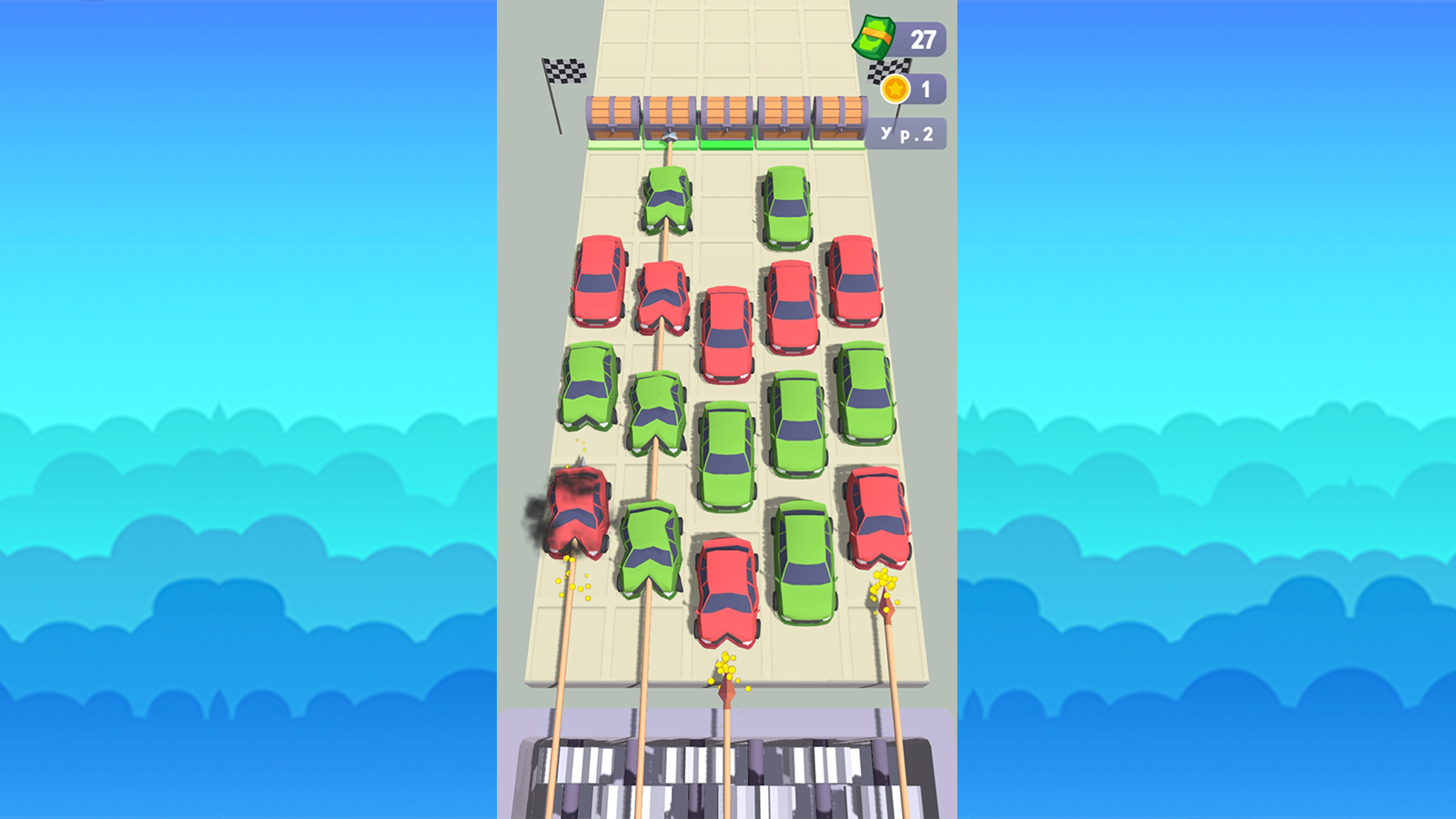This screenshot has height=819, width=1456.
Task: Select the red car at the far right
Action: (876, 516)
